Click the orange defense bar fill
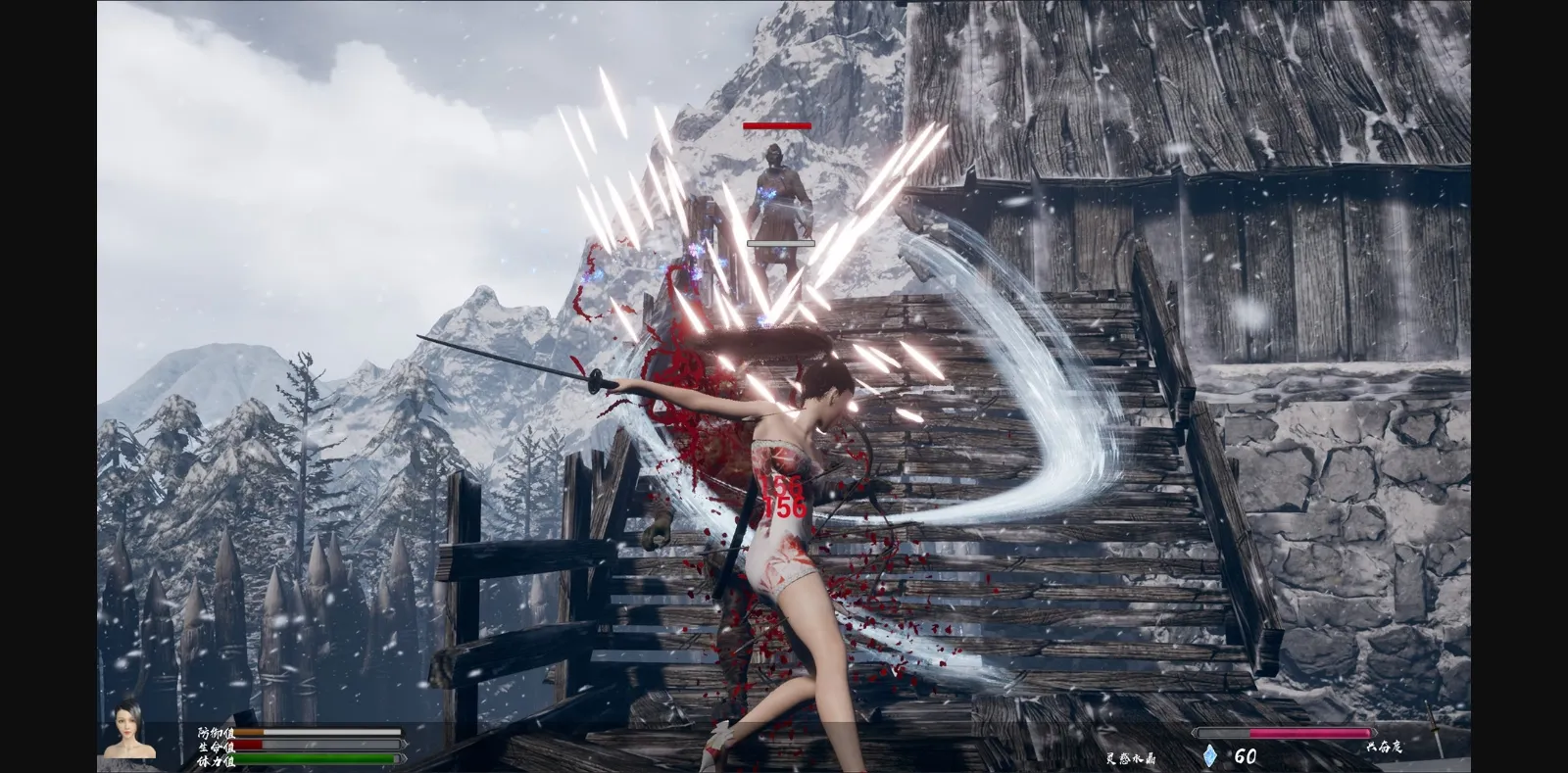The image size is (1568, 773). [x=250, y=731]
